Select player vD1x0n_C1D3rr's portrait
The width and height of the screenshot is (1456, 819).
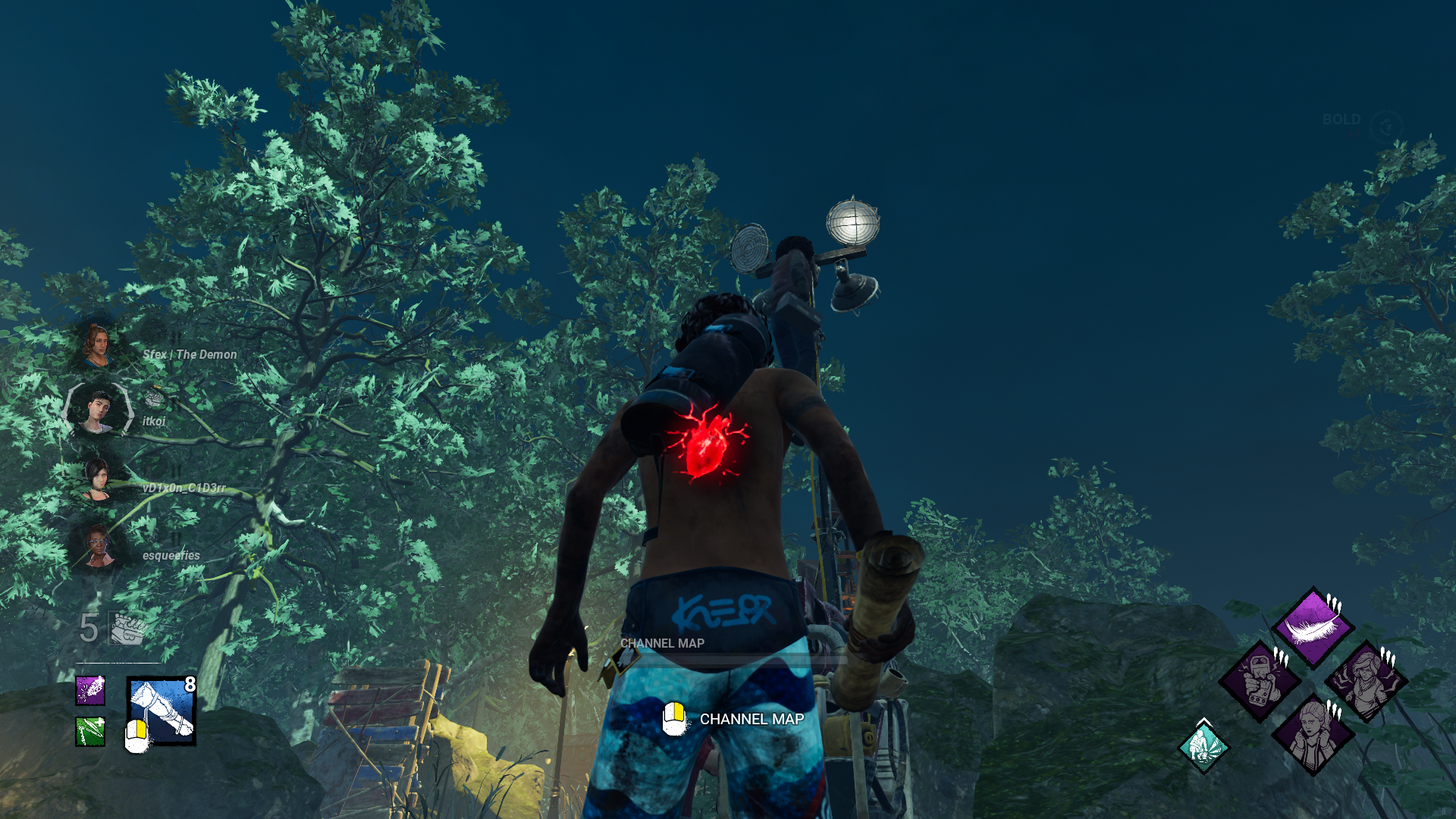[x=97, y=479]
